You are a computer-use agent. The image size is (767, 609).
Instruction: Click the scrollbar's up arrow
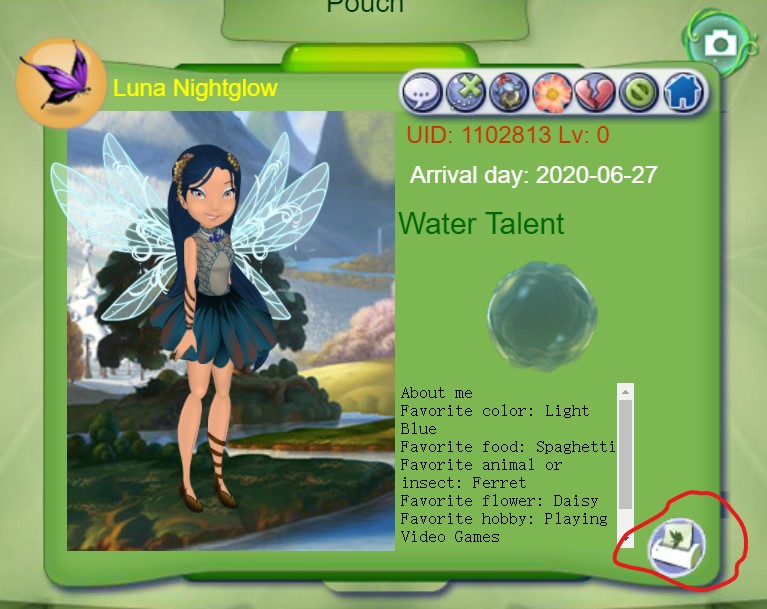[x=626, y=391]
